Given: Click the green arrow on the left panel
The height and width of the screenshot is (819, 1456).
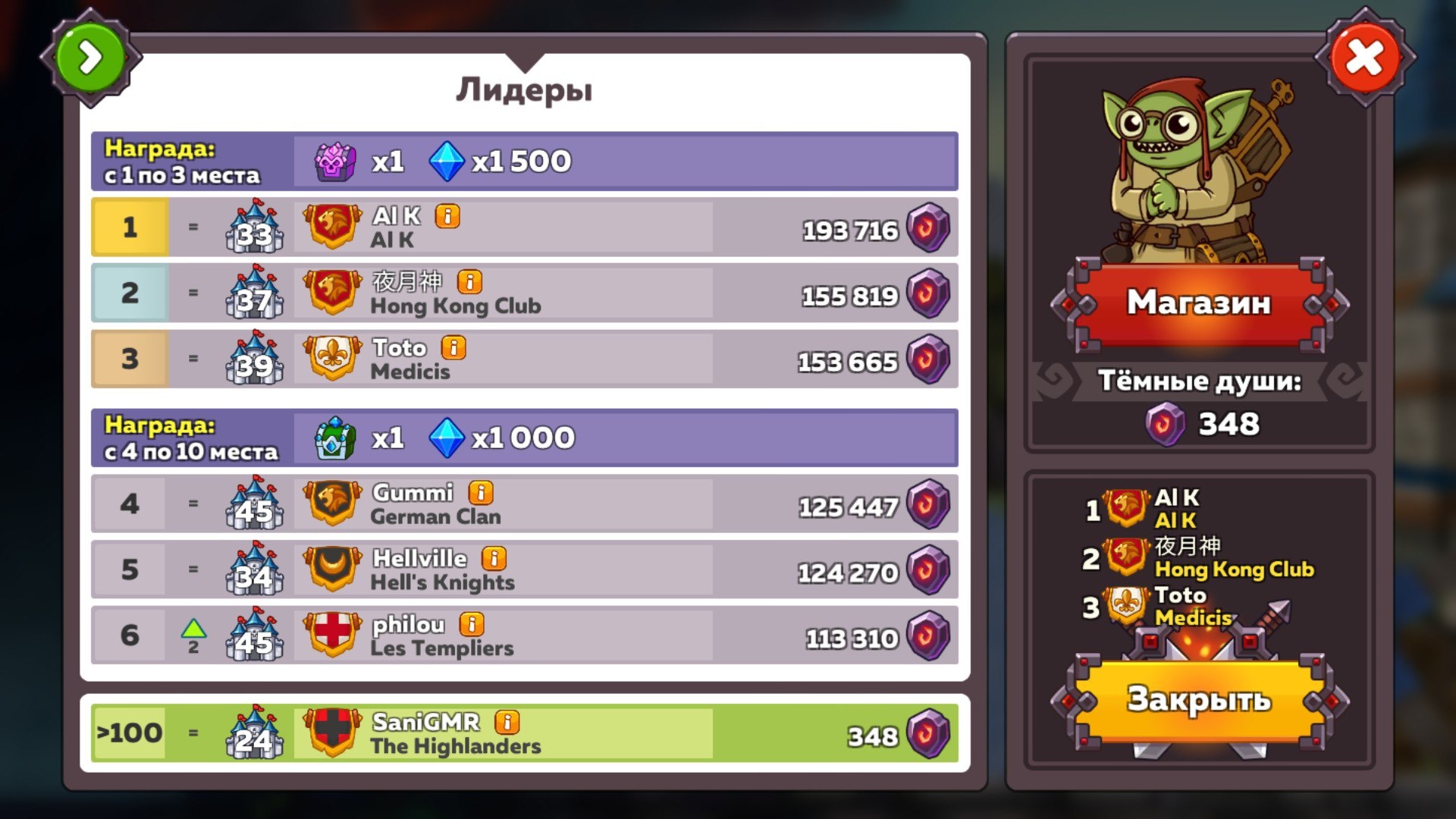Looking at the screenshot, I should click(x=91, y=55).
